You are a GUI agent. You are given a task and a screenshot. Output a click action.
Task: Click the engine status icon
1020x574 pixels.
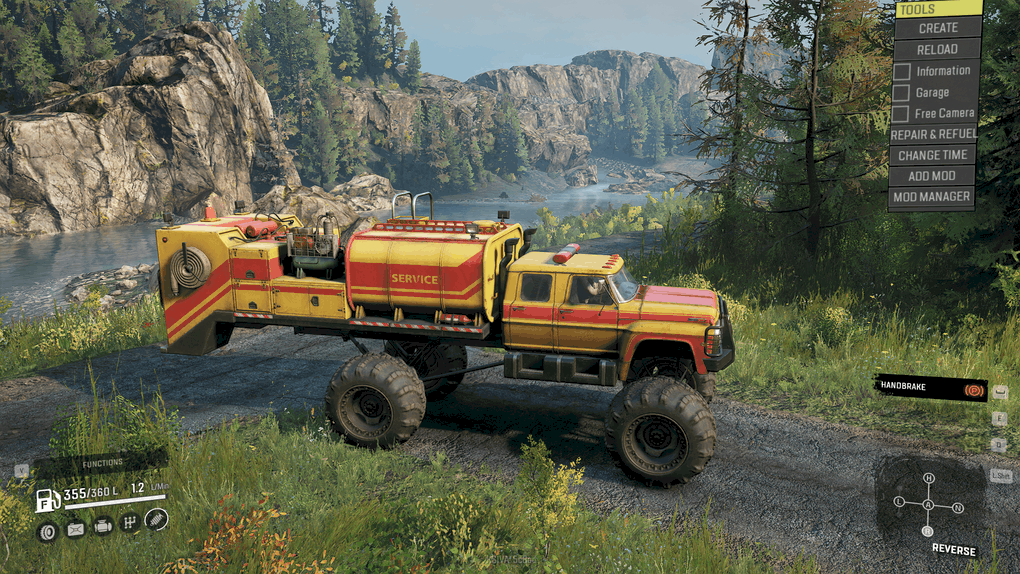click(x=103, y=526)
